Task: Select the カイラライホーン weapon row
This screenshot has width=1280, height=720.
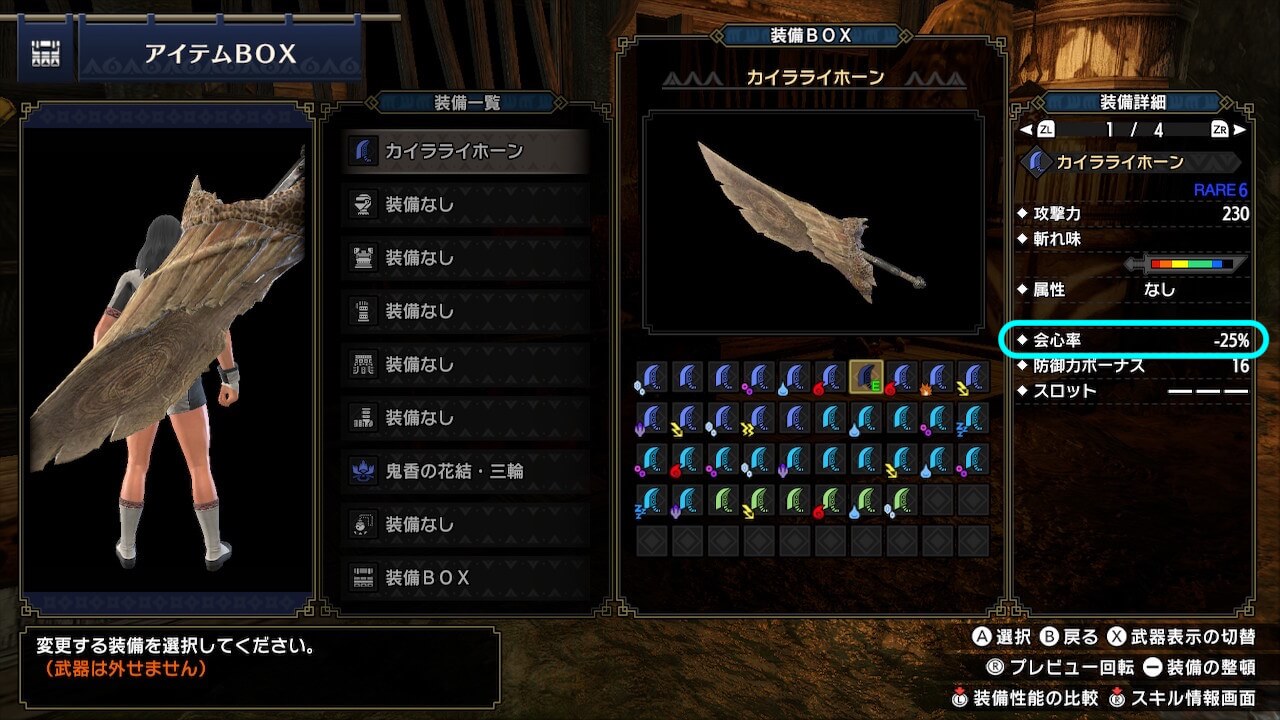Action: coord(465,151)
